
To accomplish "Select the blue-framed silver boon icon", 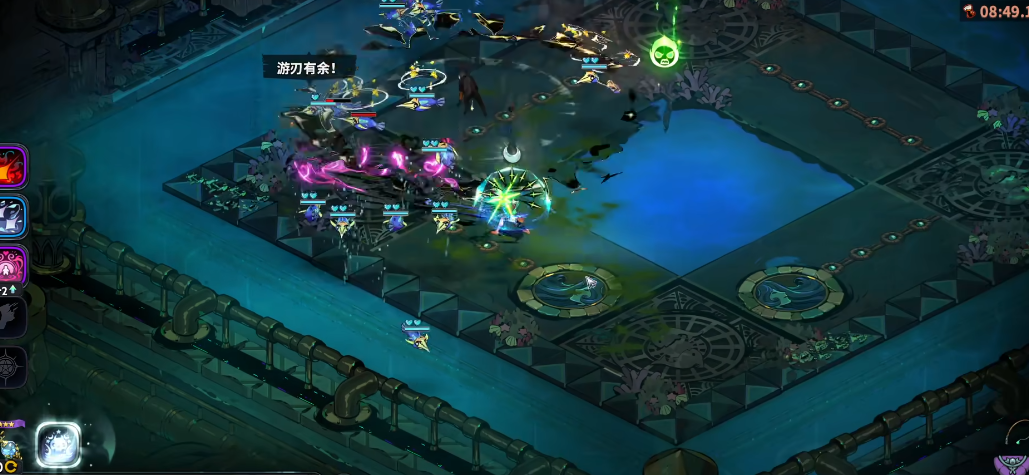I will 12,216.
